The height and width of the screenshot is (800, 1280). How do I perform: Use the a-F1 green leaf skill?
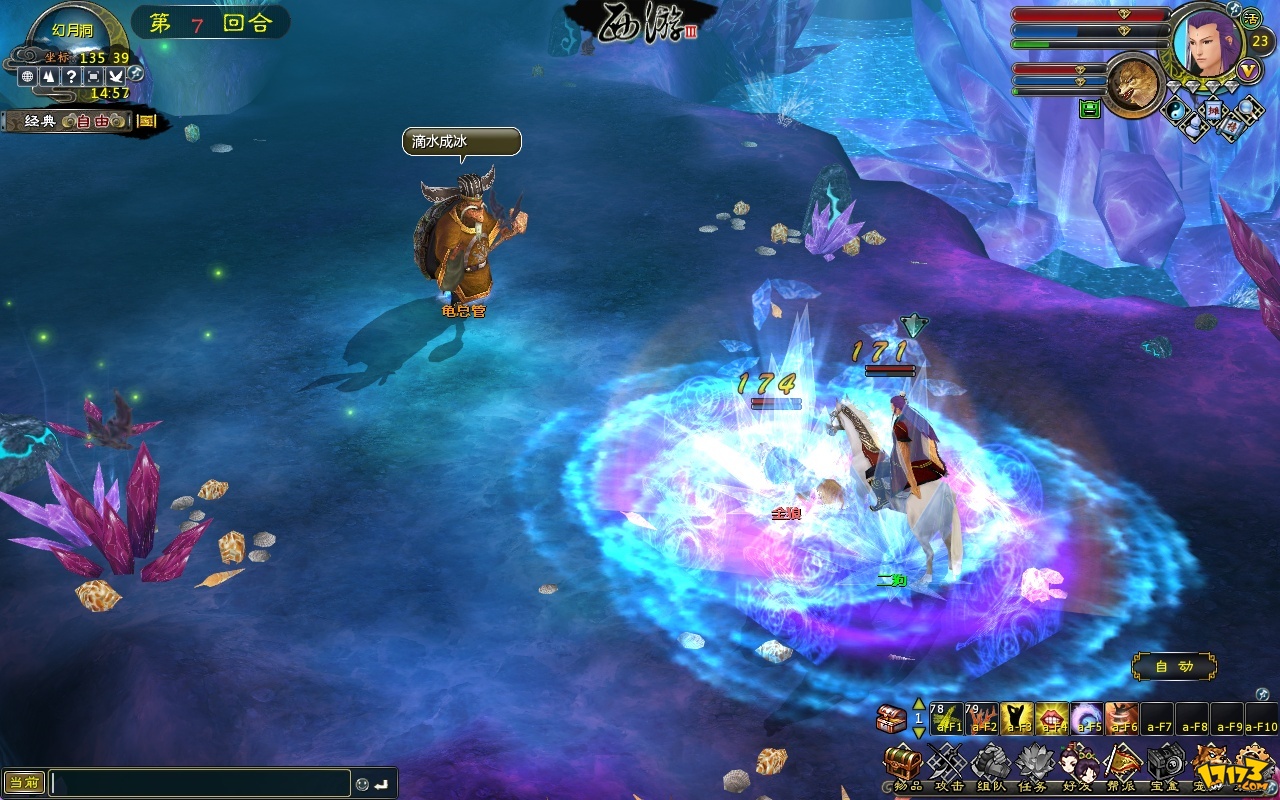click(x=946, y=718)
